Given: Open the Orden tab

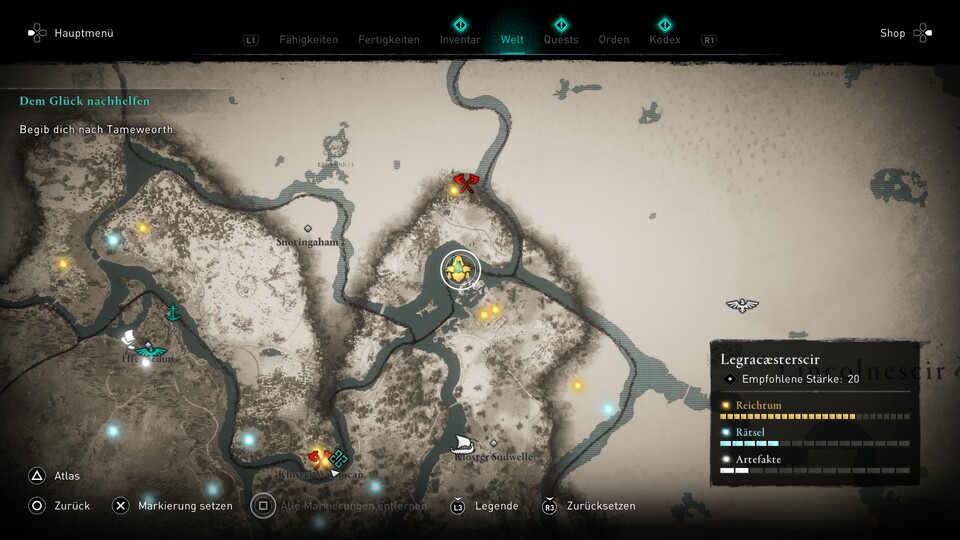Looking at the screenshot, I should [x=614, y=40].
